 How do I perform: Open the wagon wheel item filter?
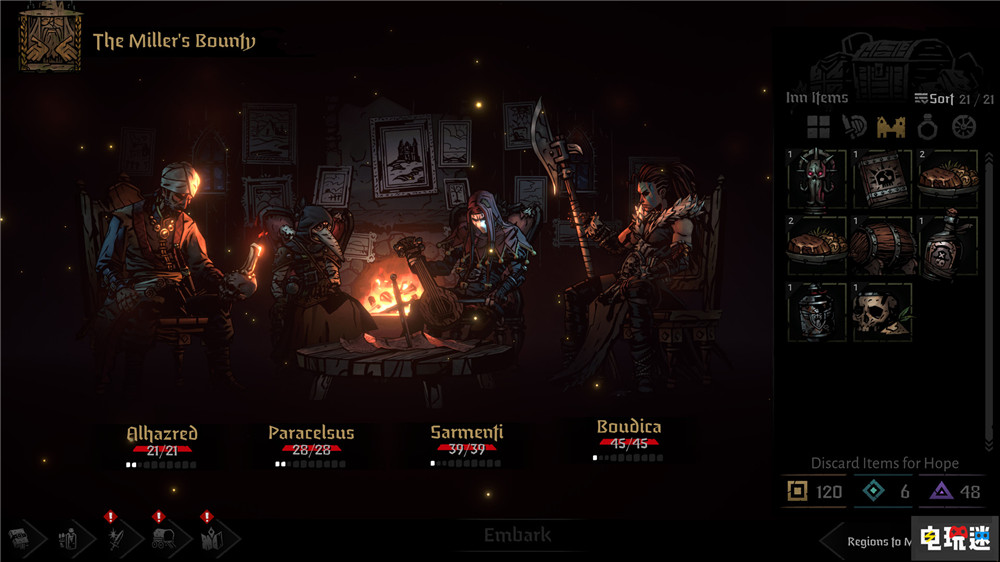(964, 126)
